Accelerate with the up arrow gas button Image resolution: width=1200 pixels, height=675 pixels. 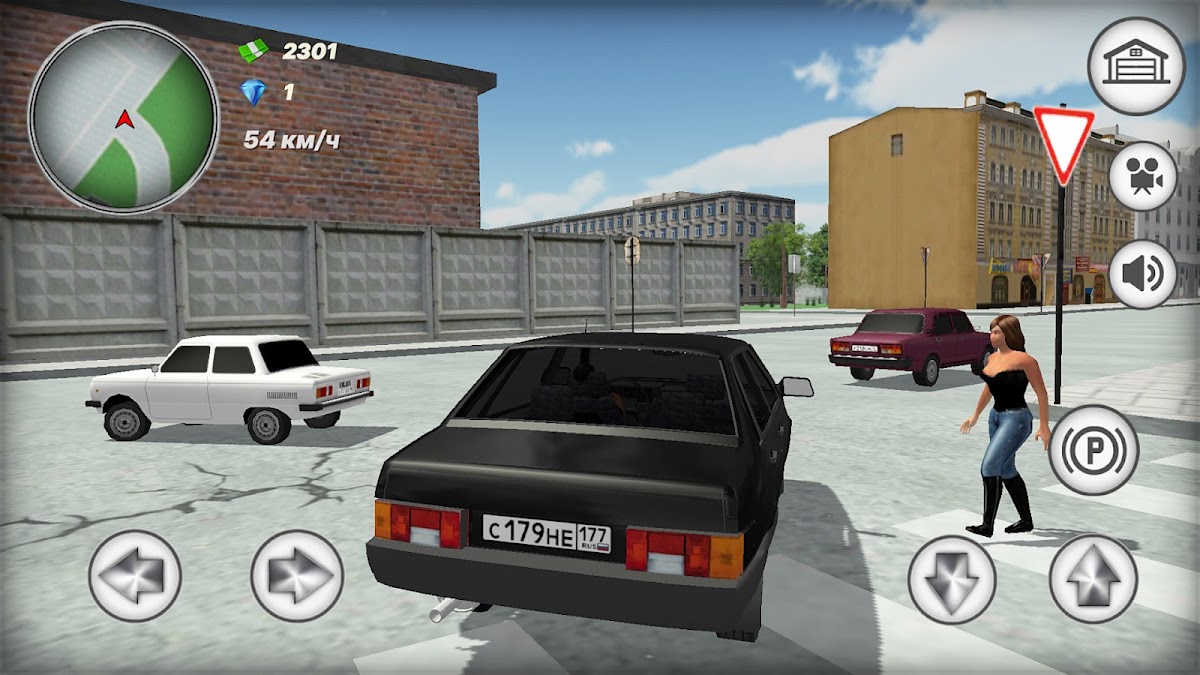tap(1093, 579)
